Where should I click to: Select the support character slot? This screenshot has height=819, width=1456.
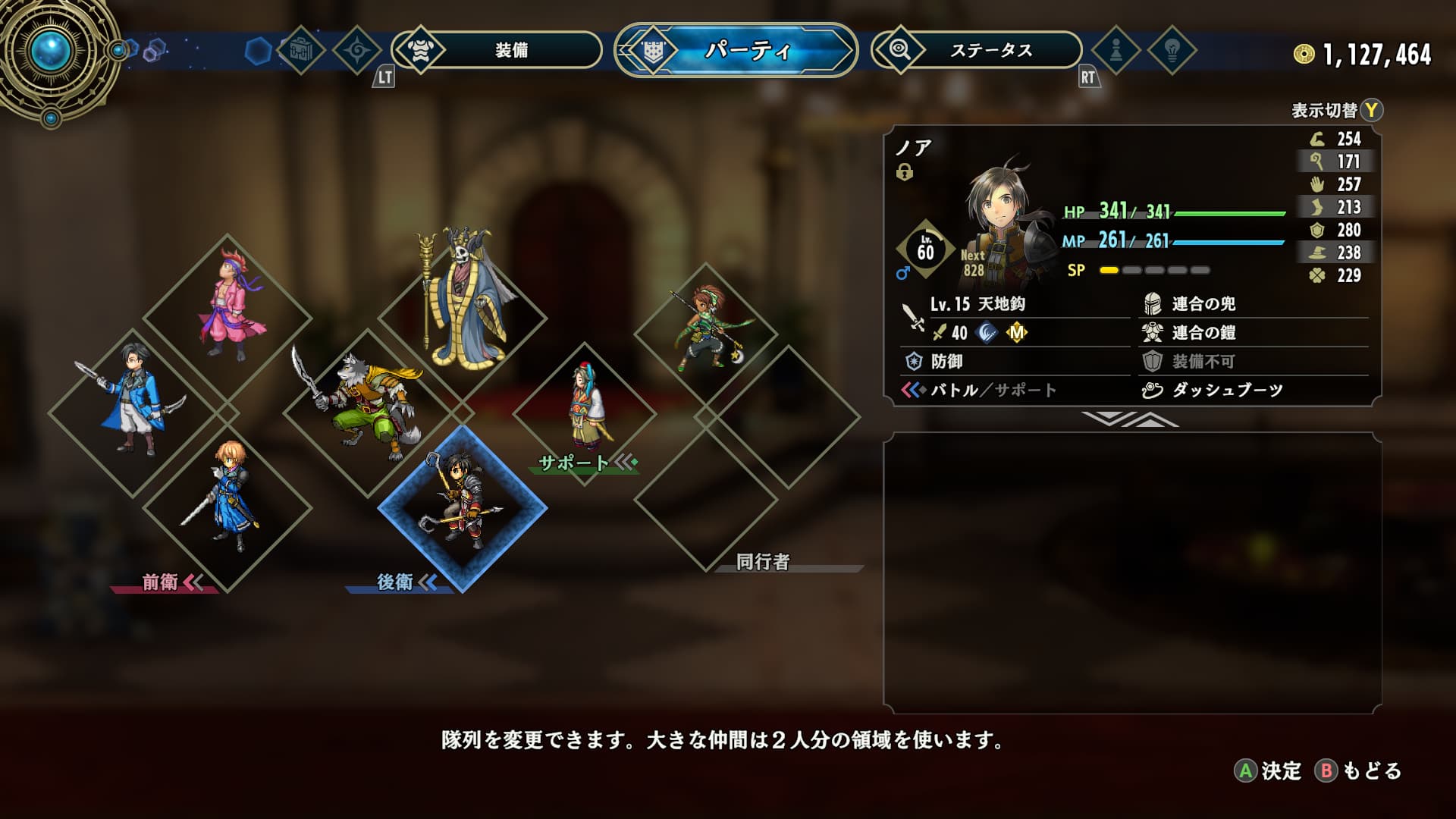pyautogui.click(x=585, y=412)
